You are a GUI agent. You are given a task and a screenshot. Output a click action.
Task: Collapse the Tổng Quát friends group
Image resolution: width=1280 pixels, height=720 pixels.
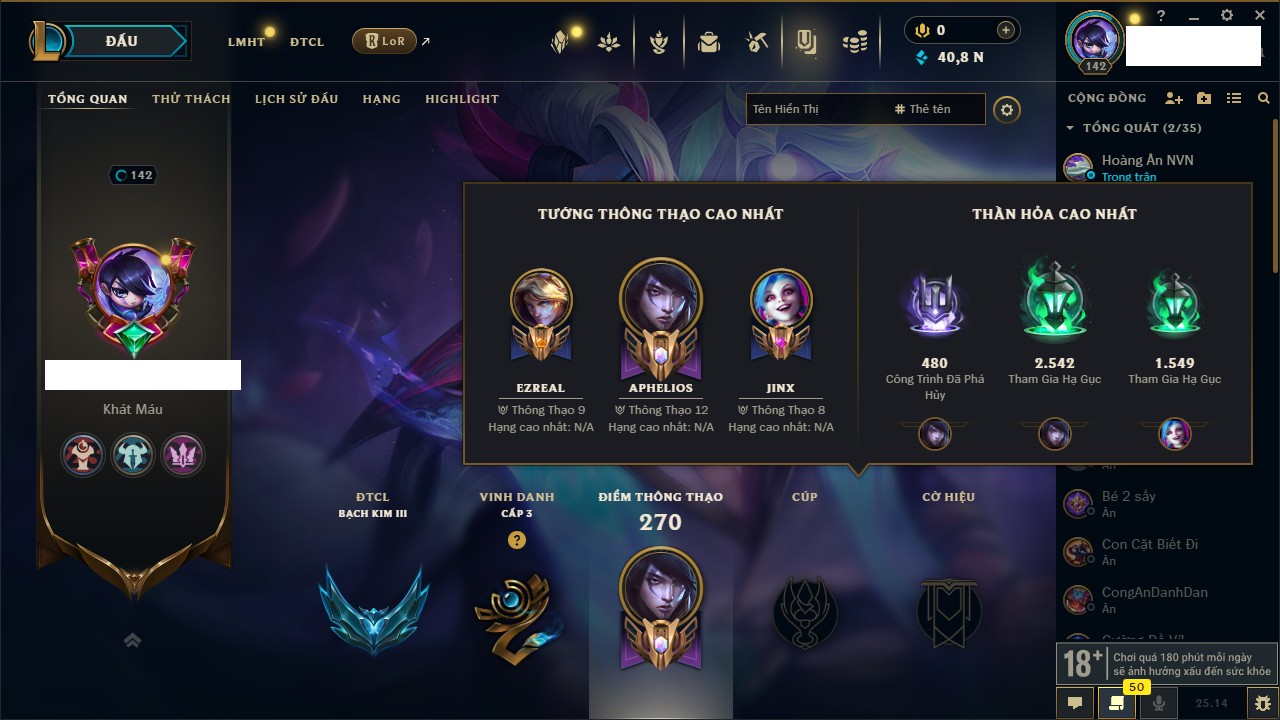click(1070, 128)
